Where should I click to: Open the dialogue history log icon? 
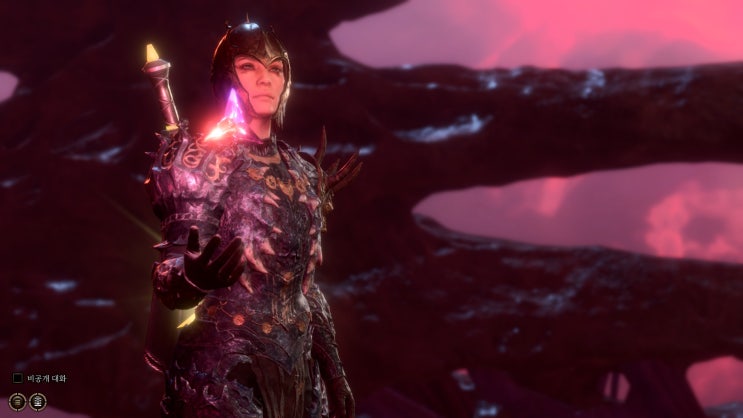[19, 401]
